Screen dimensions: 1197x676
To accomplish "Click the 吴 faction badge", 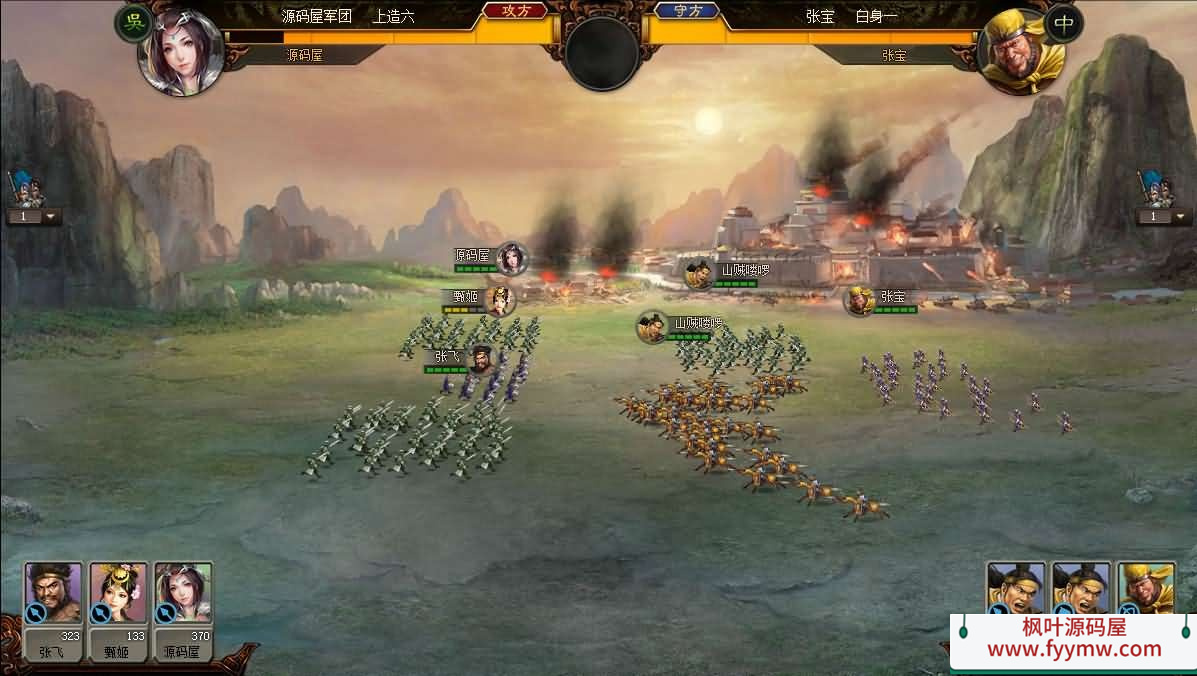I will click(133, 24).
